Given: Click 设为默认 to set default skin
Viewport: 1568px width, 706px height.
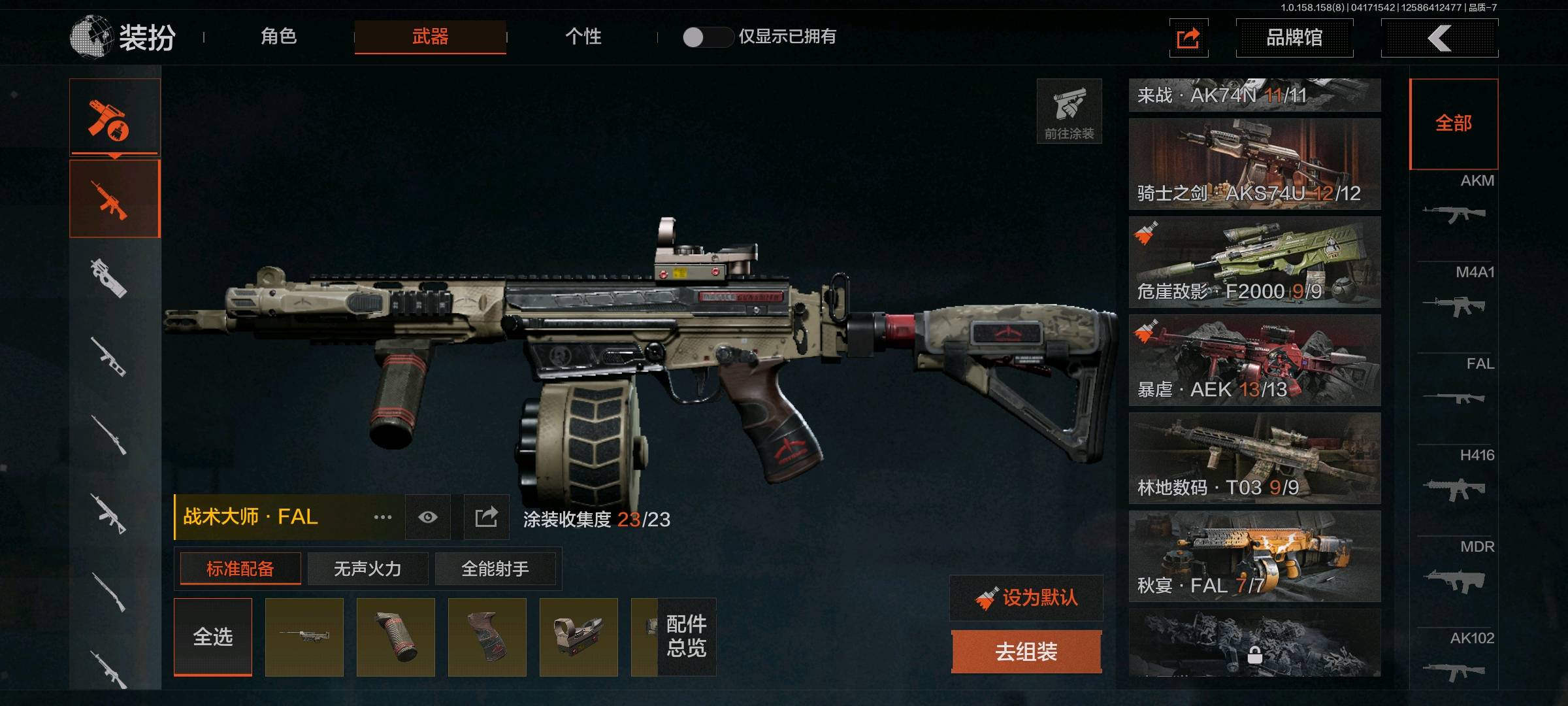Looking at the screenshot, I should [x=1026, y=597].
